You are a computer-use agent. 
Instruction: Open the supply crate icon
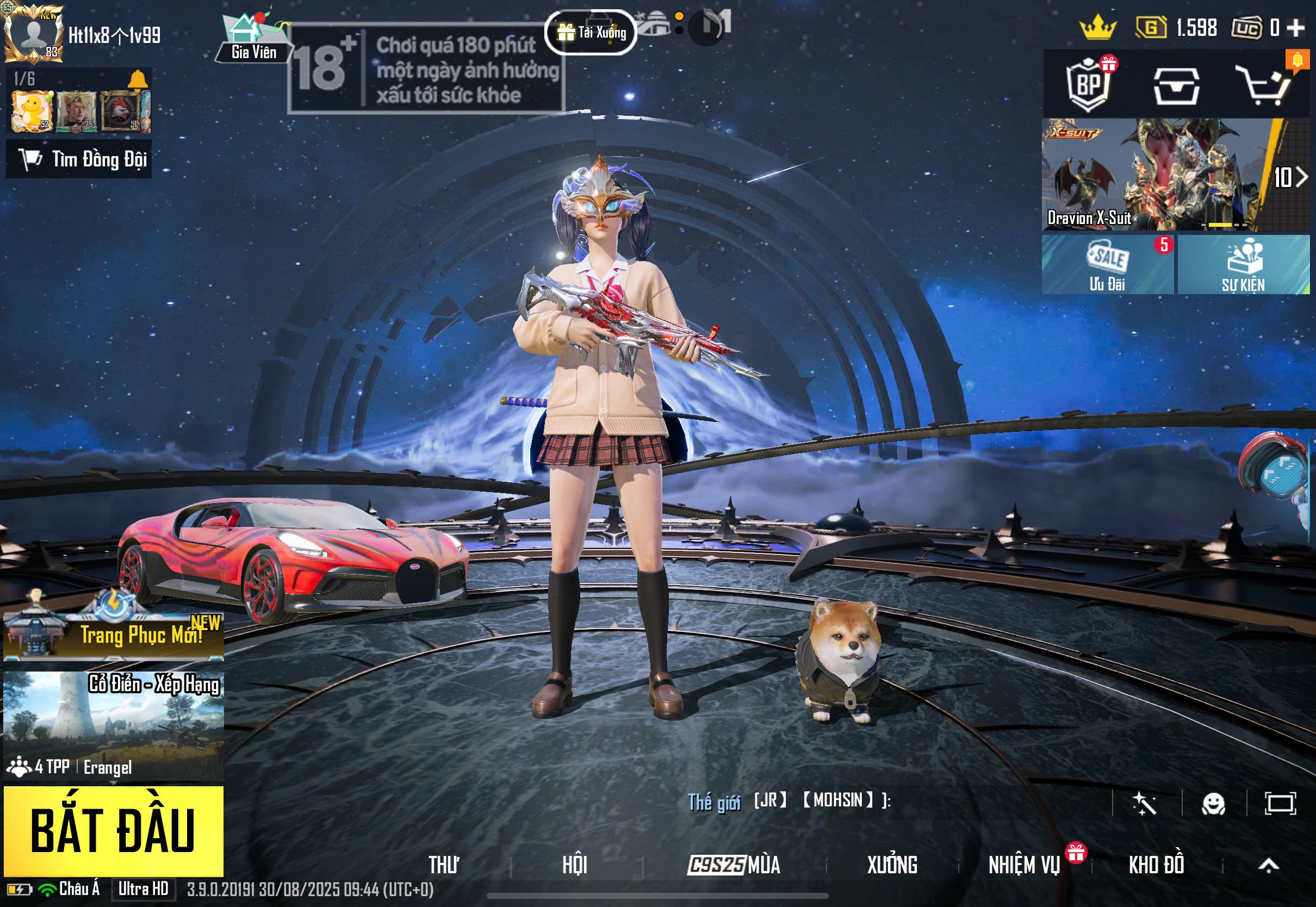coord(1176,86)
